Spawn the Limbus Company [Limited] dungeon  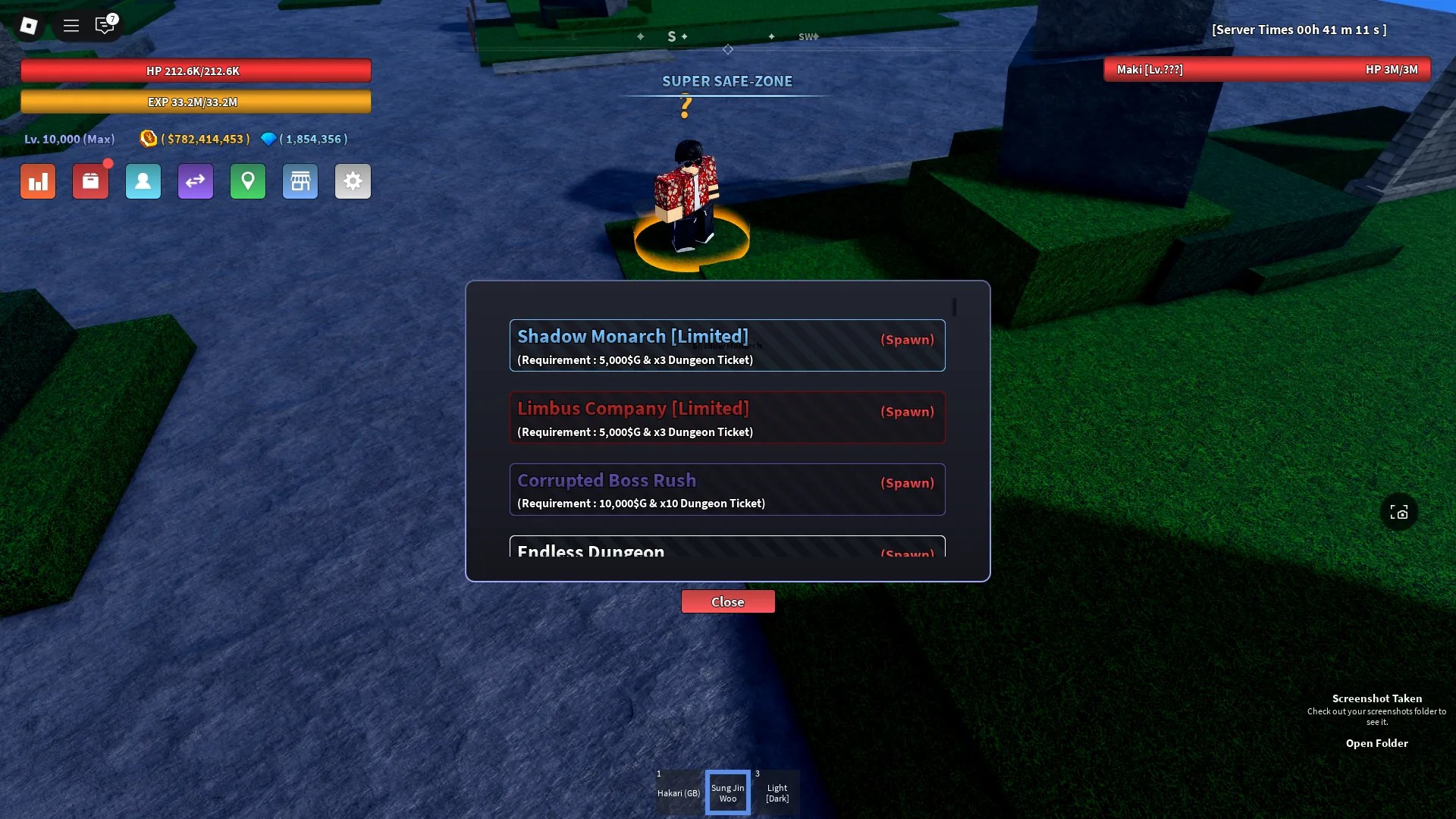click(907, 412)
